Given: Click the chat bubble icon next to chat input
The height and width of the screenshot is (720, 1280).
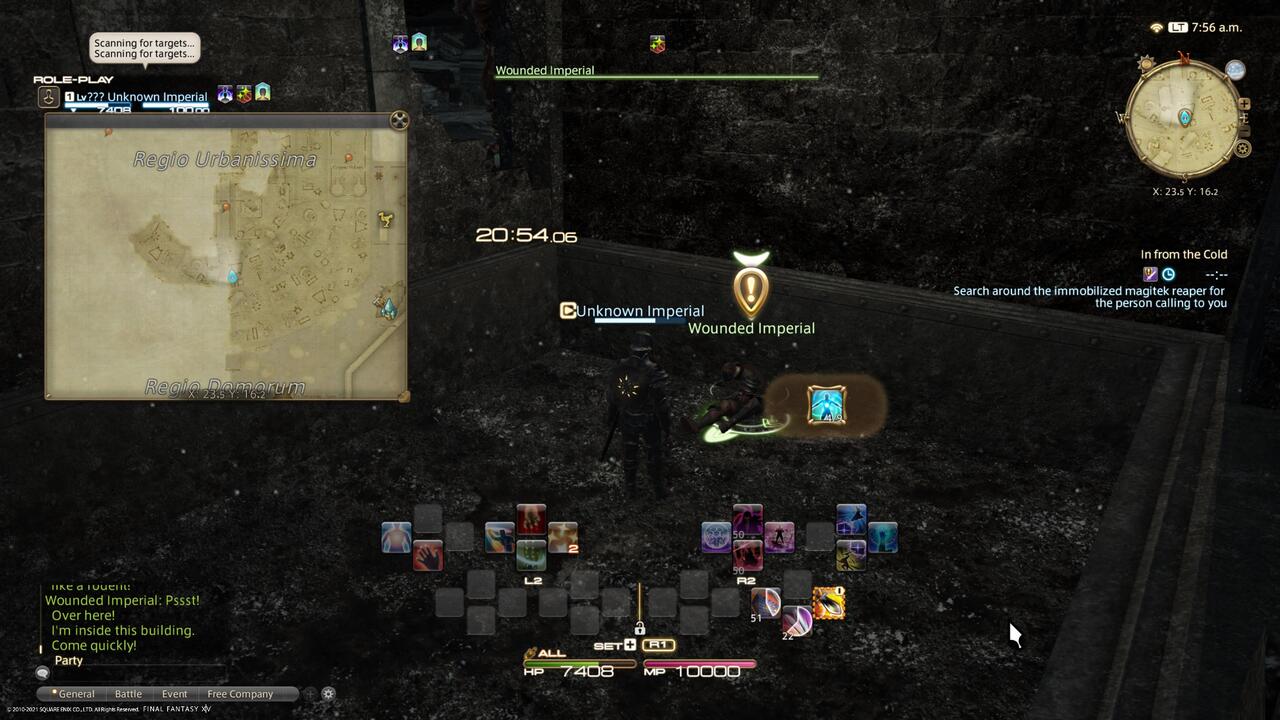Looking at the screenshot, I should (42, 674).
